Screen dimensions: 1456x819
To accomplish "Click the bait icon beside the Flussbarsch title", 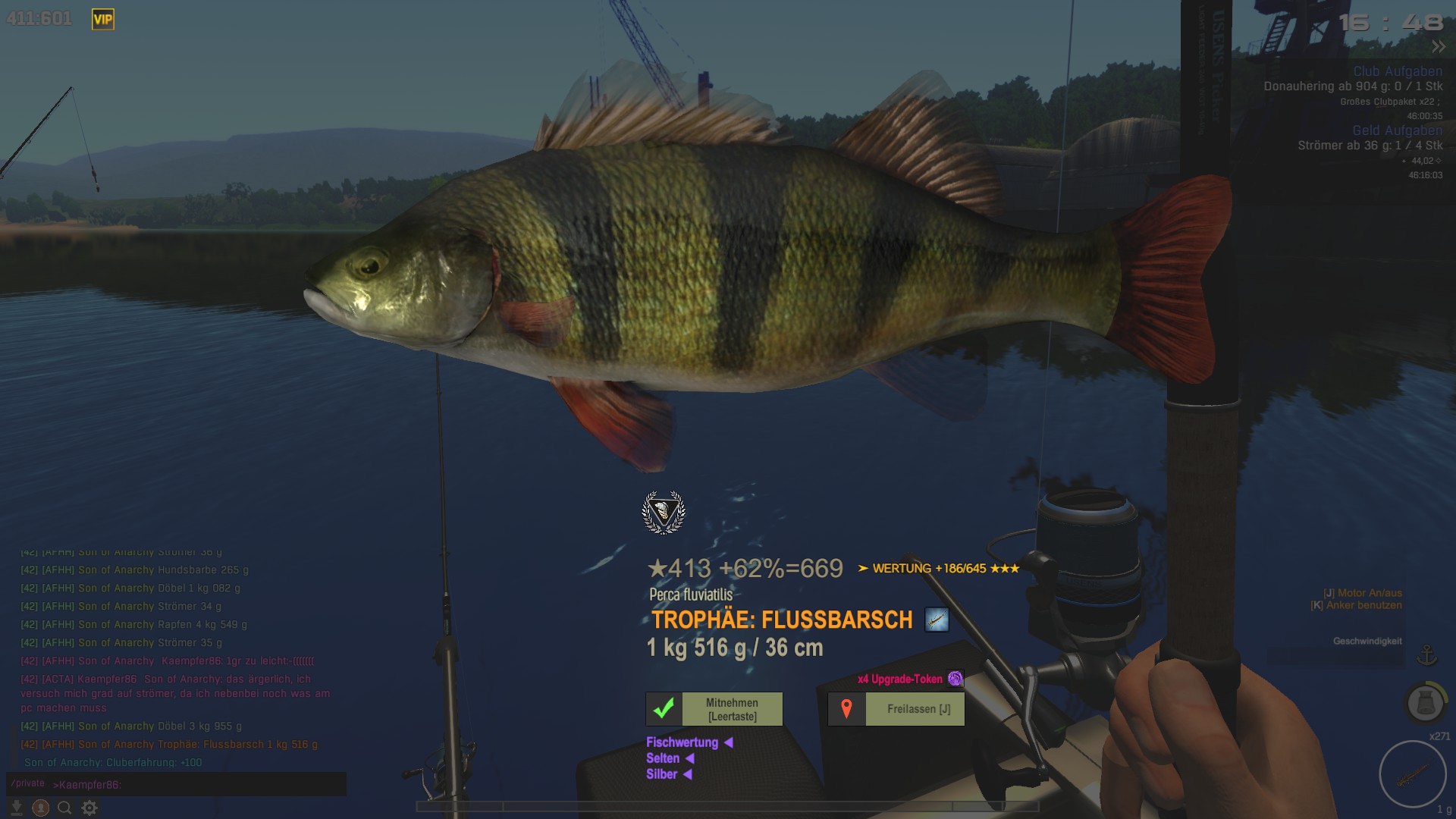I will (937, 620).
